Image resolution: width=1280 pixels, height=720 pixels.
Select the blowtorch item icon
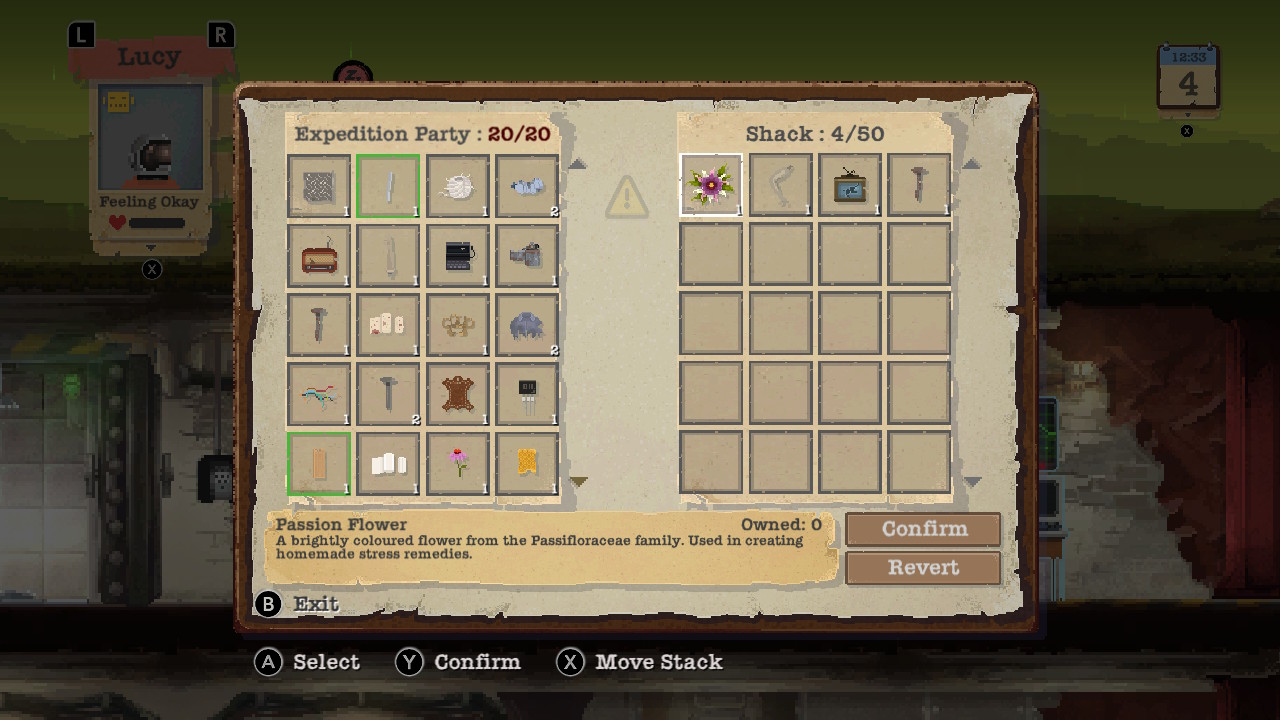[527, 255]
